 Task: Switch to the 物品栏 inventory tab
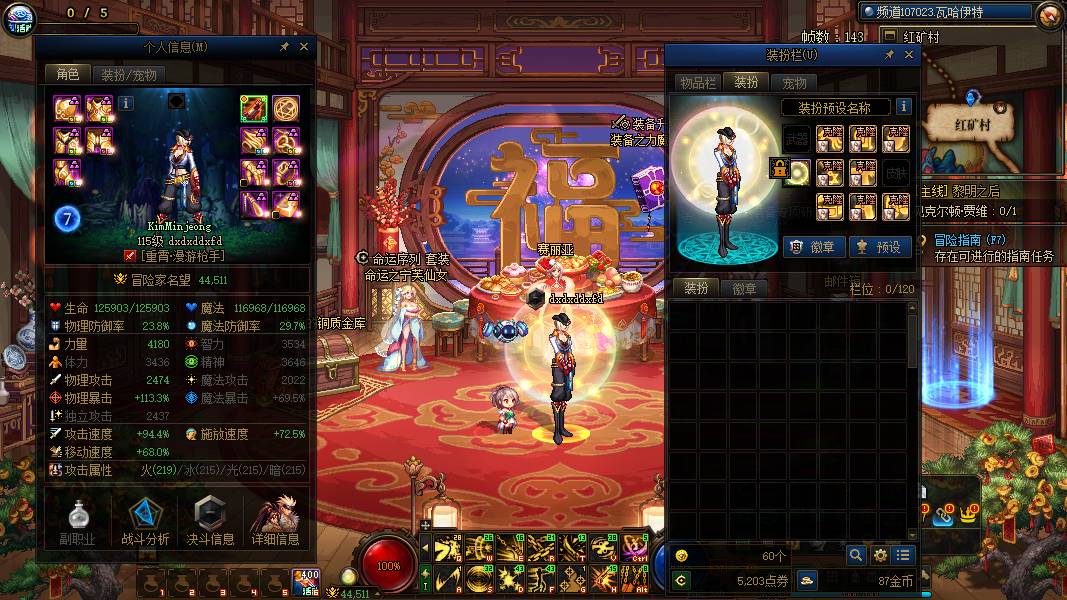[697, 82]
